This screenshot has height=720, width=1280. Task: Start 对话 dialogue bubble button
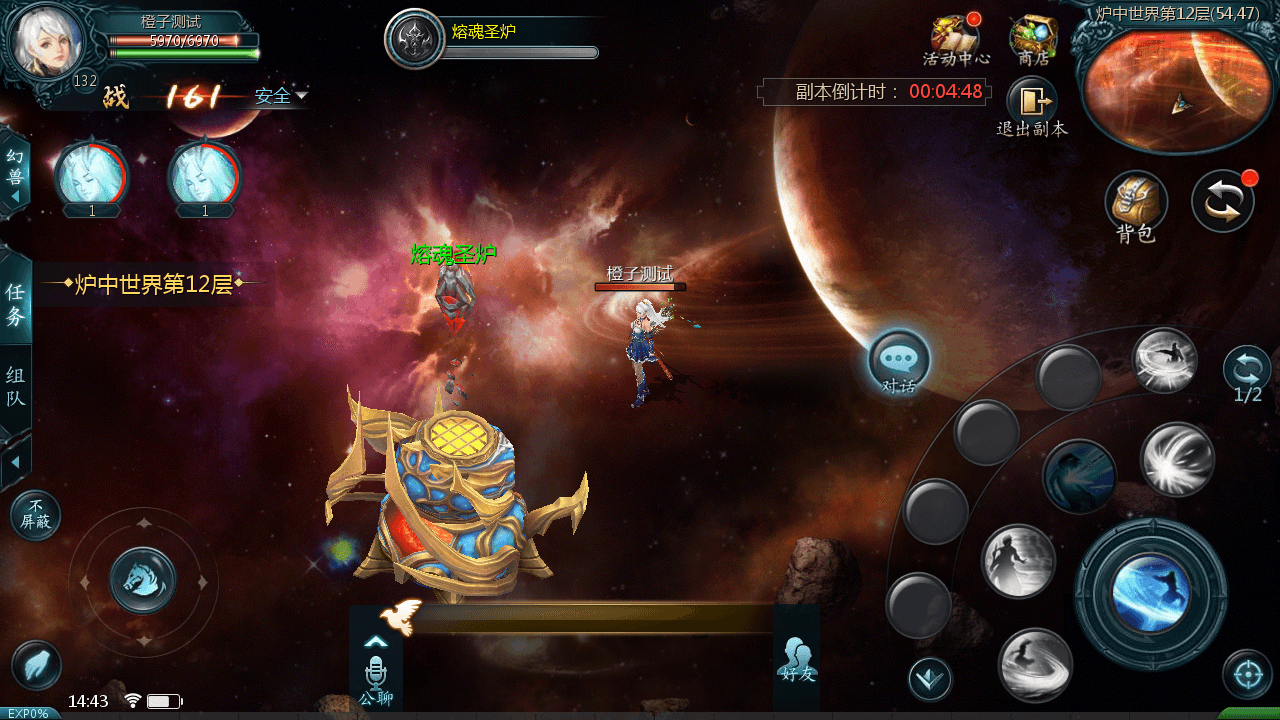point(899,361)
